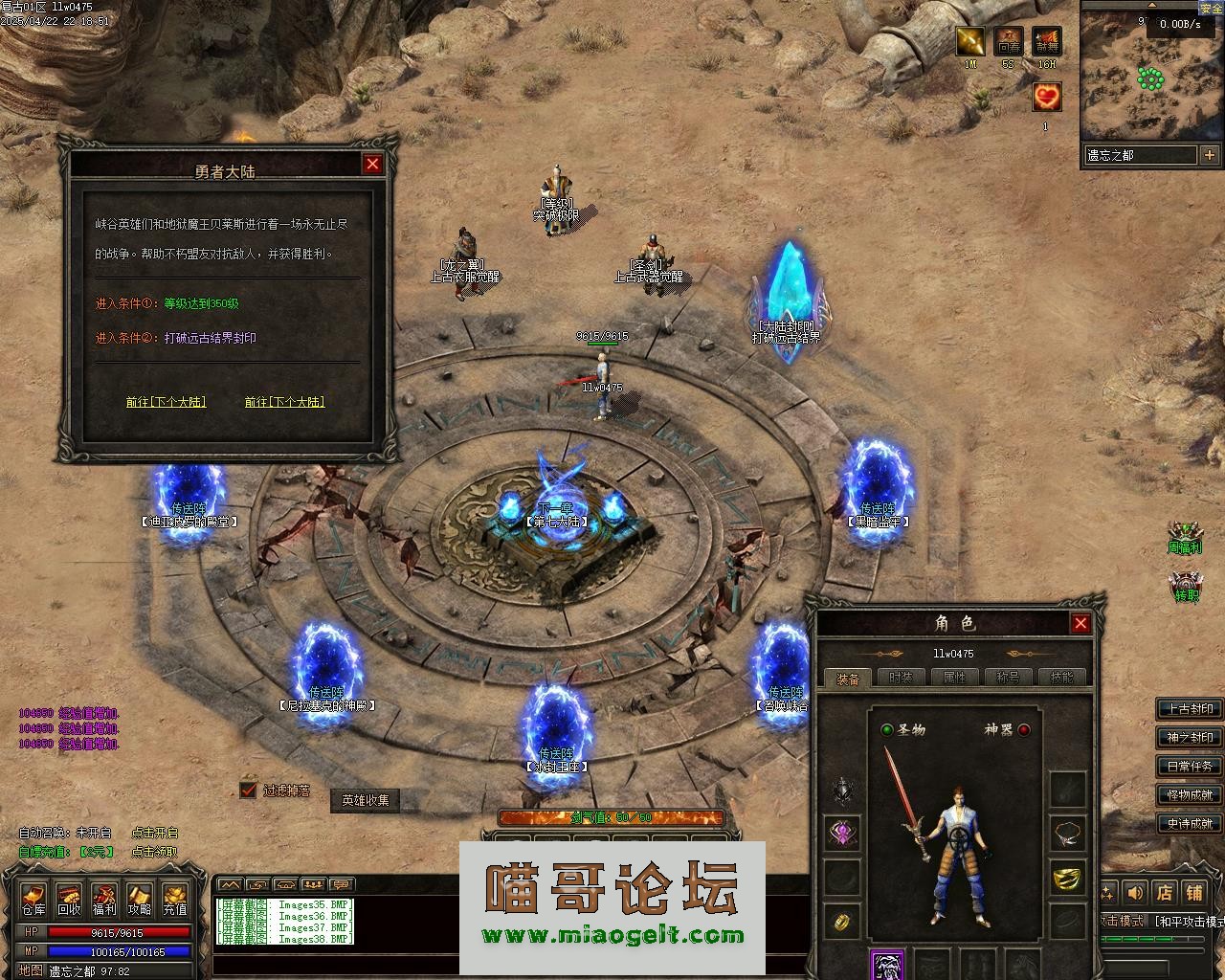Toggle the 圣物 green indicator

887,729
